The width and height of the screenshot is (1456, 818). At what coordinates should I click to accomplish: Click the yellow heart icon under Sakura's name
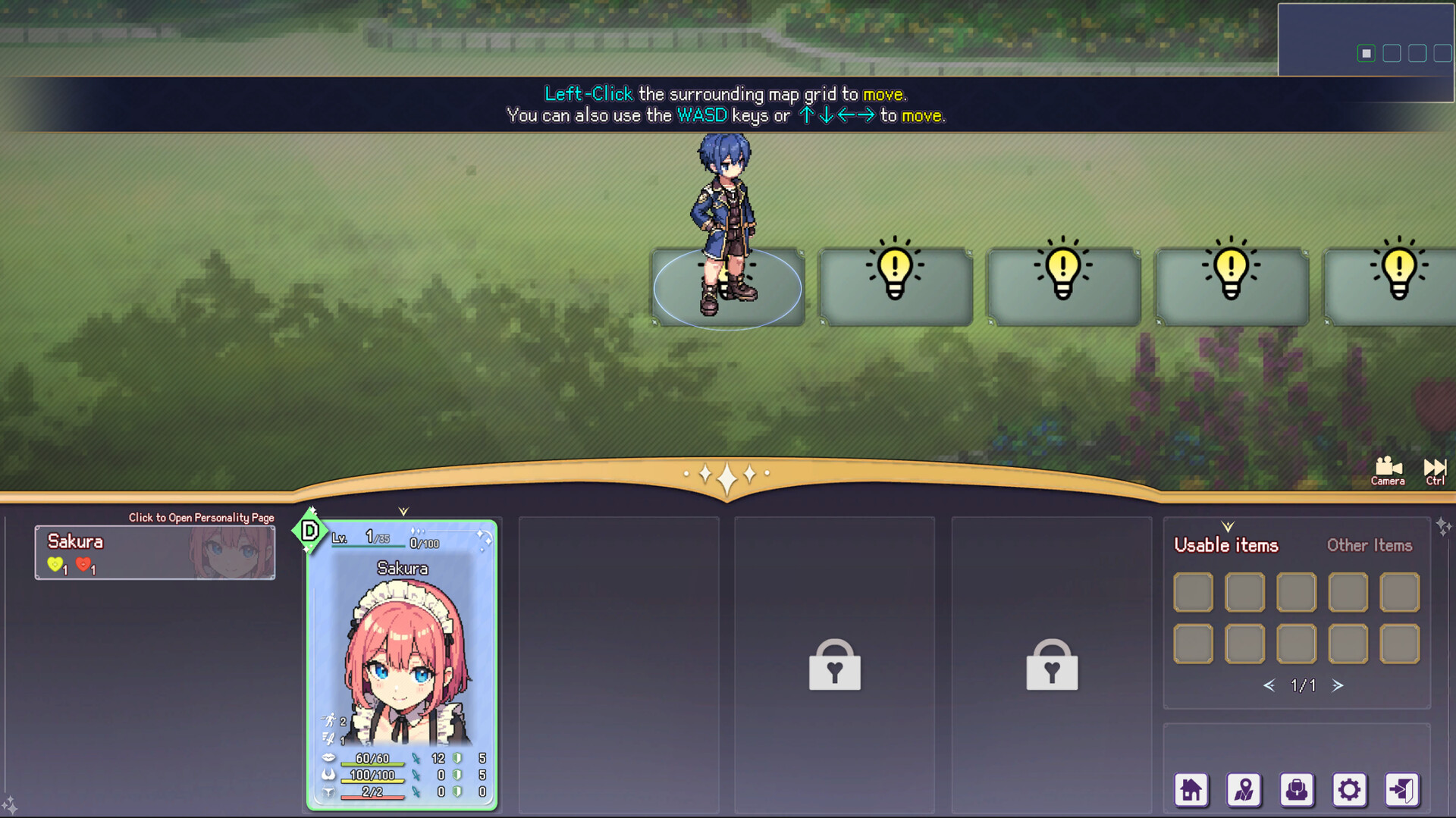(56, 564)
